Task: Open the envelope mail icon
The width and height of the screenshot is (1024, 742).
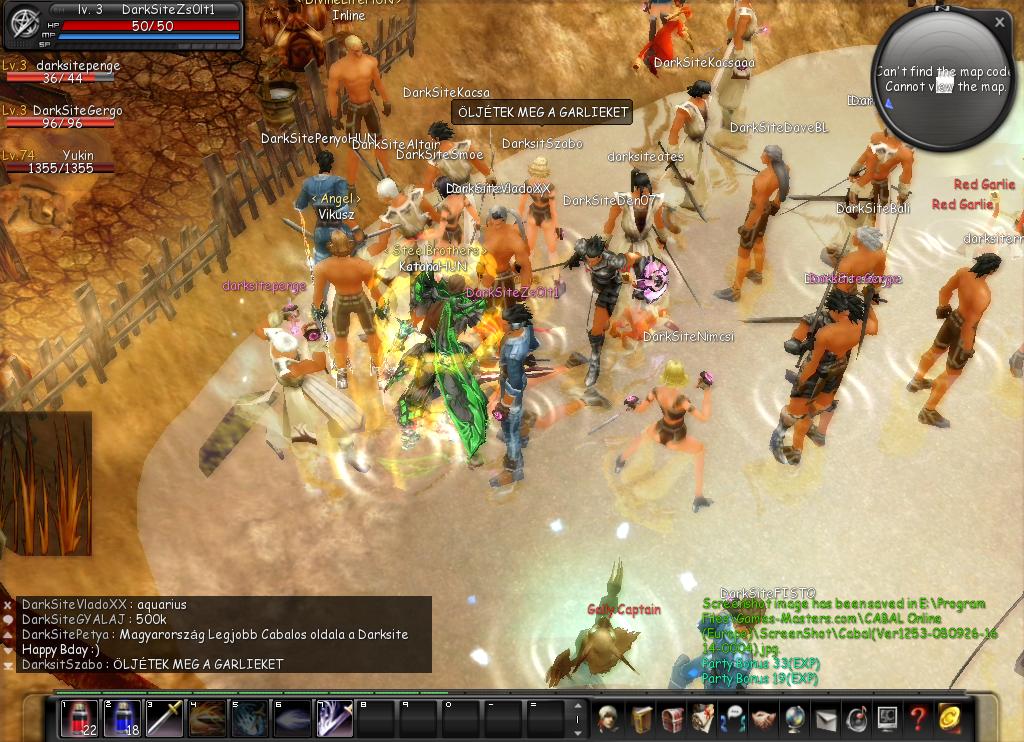Action: pos(825,718)
